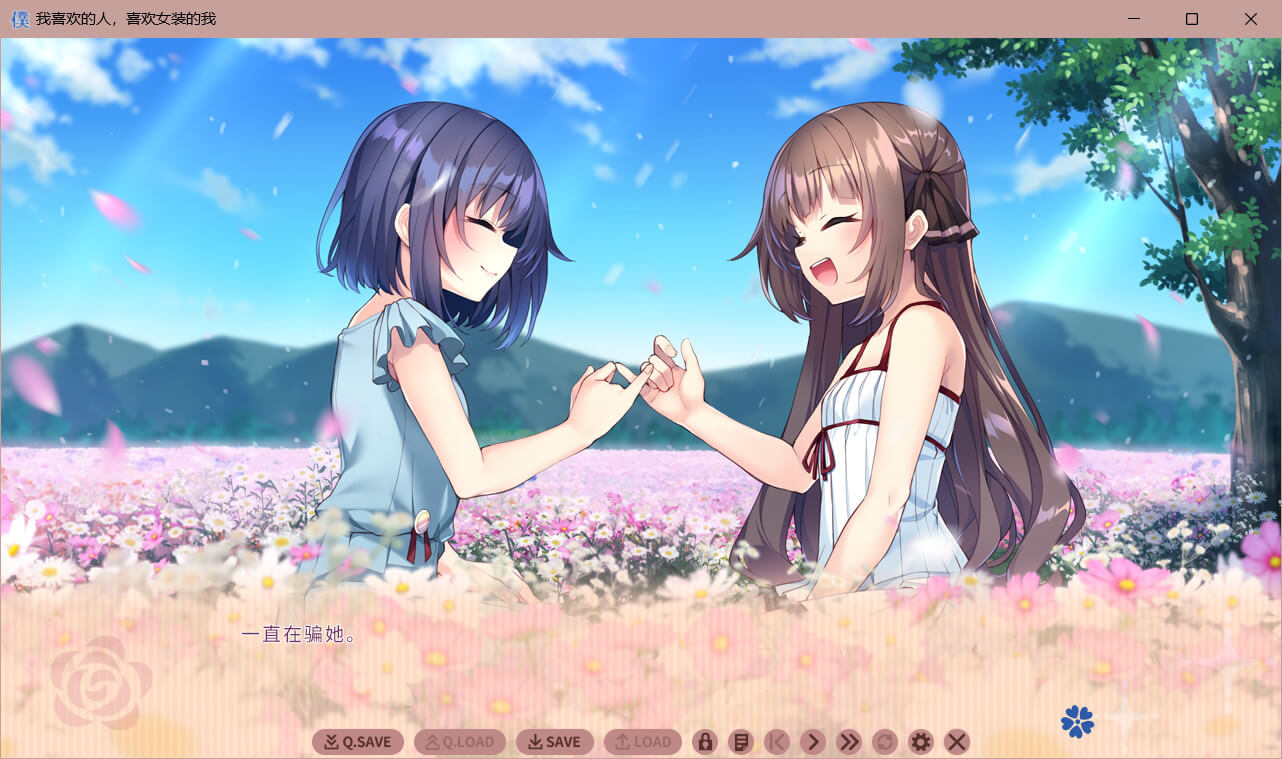Click the Q.LOAD quick load button
The height and width of the screenshot is (759, 1282).
460,742
